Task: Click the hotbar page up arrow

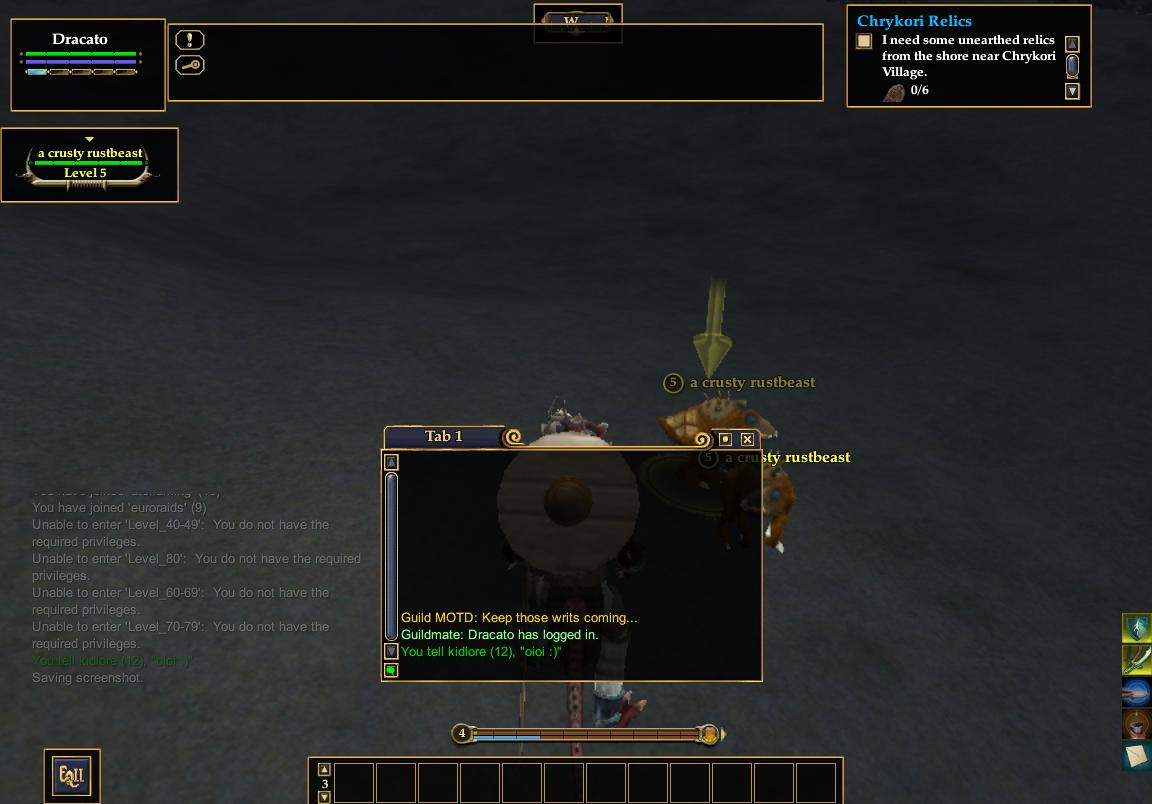Action: tap(324, 770)
